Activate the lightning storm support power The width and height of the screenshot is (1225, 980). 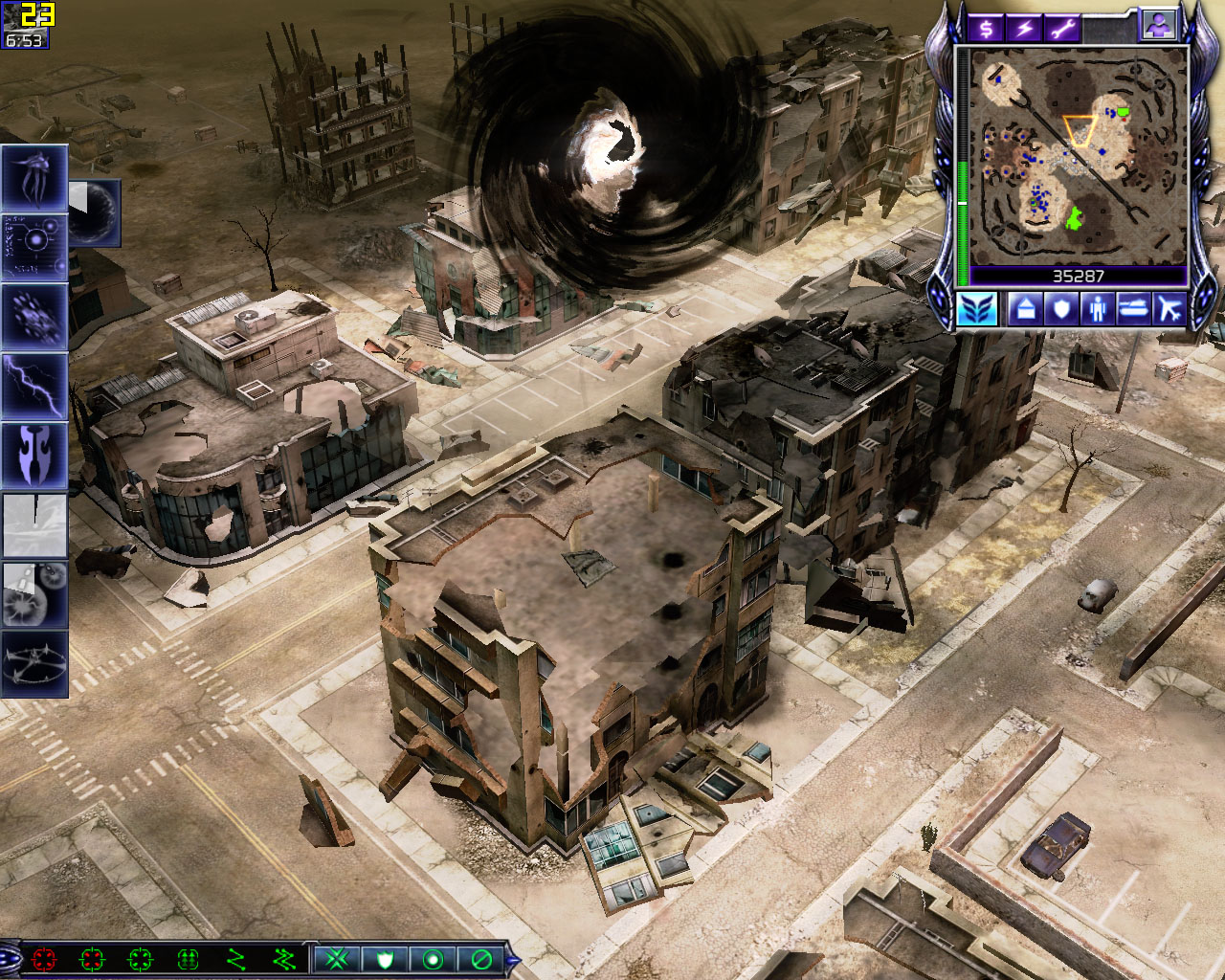click(34, 385)
